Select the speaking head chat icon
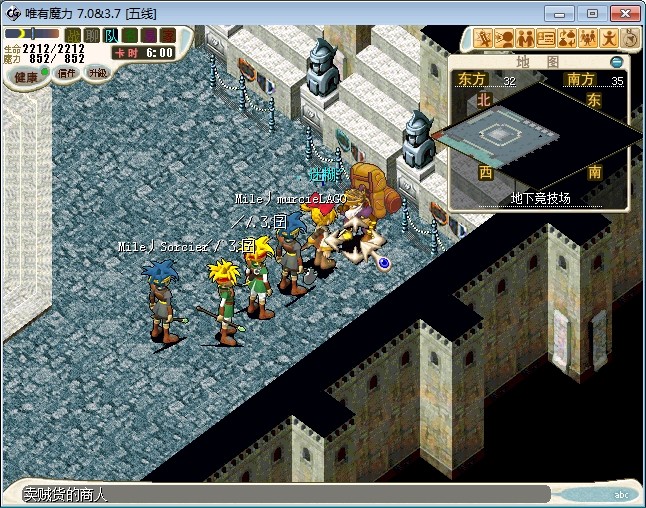Screen dimensions: 646x508 (504, 39)
